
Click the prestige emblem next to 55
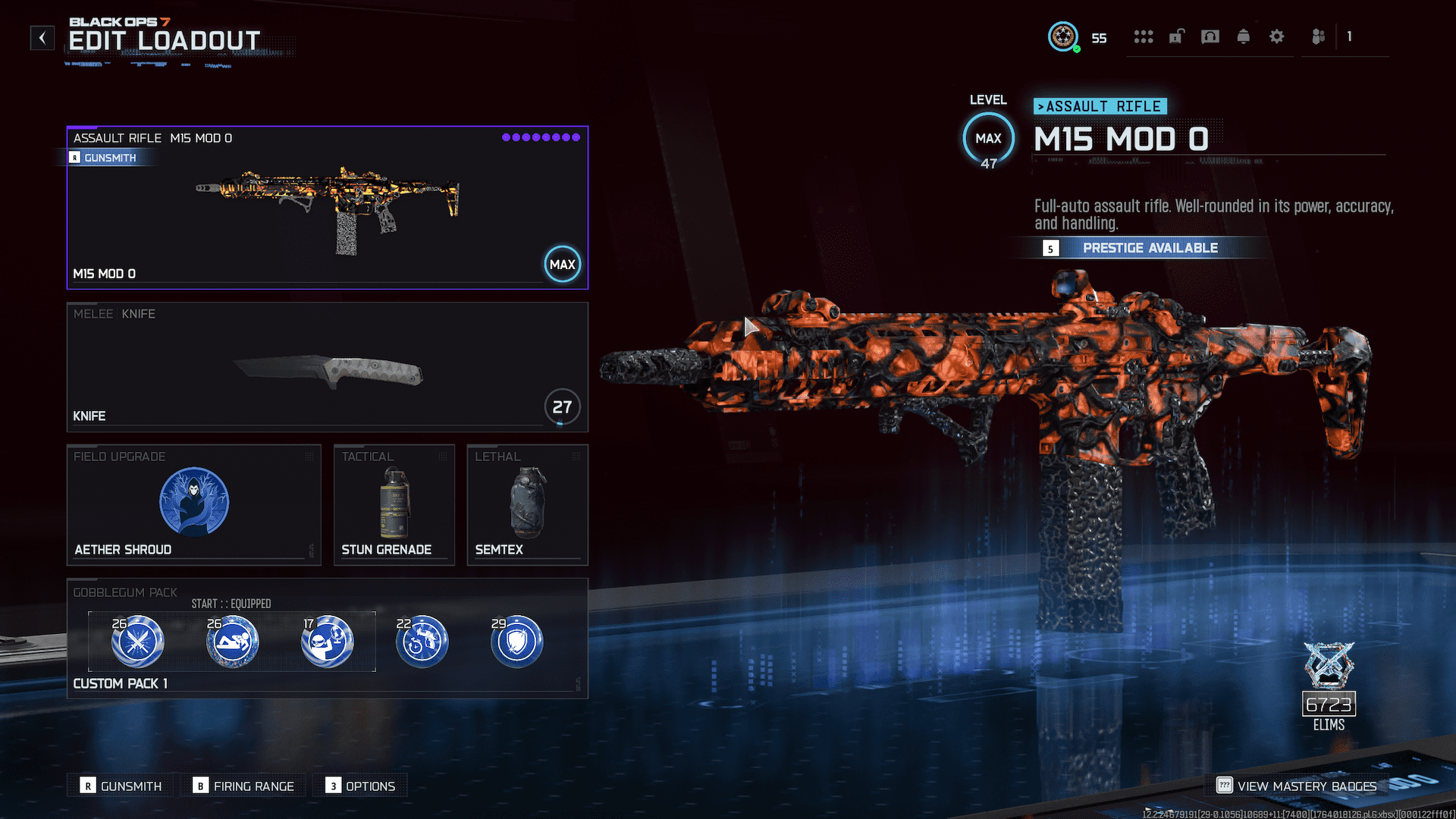[1064, 36]
